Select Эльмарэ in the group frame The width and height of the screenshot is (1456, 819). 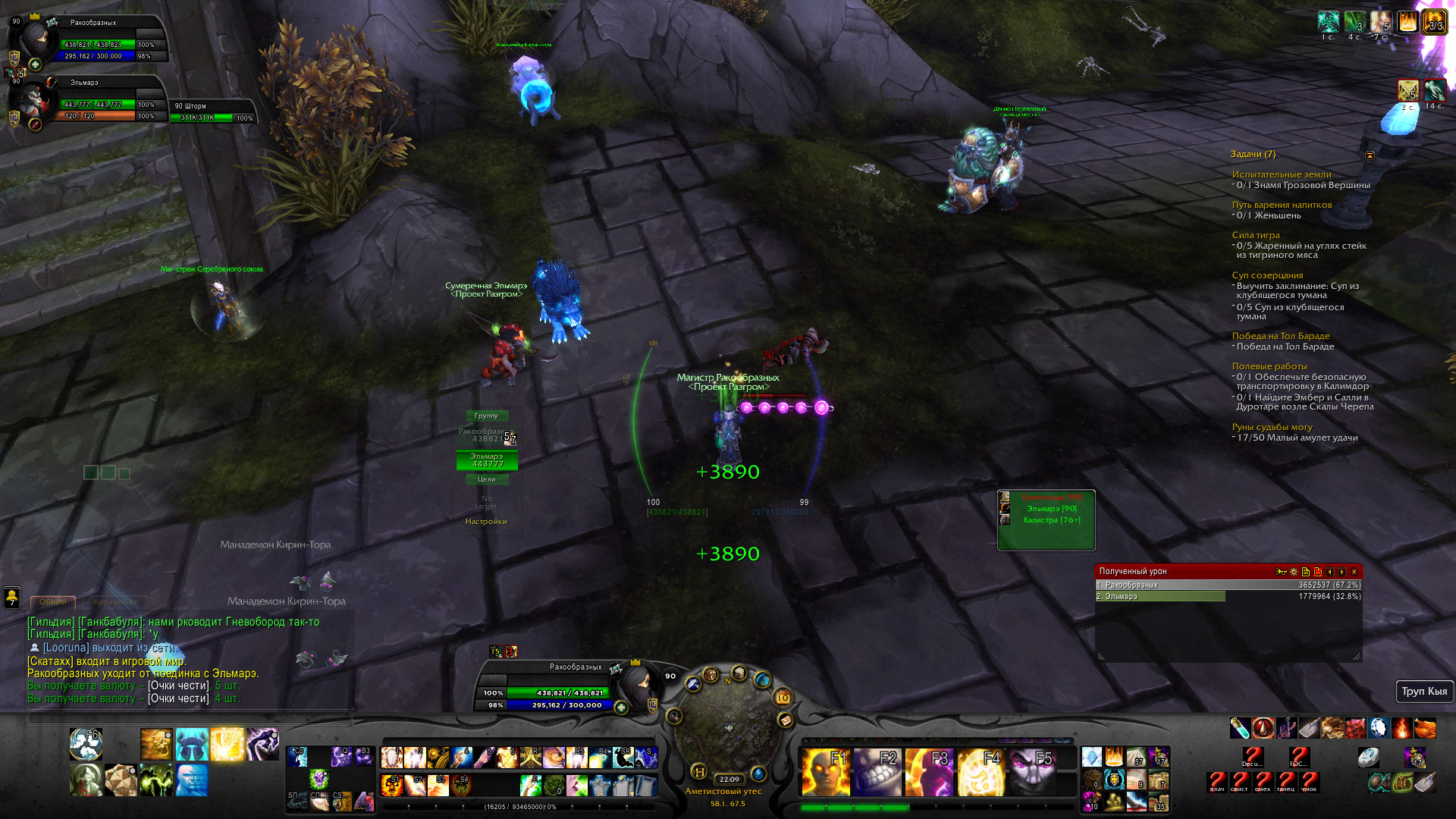[x=487, y=460]
